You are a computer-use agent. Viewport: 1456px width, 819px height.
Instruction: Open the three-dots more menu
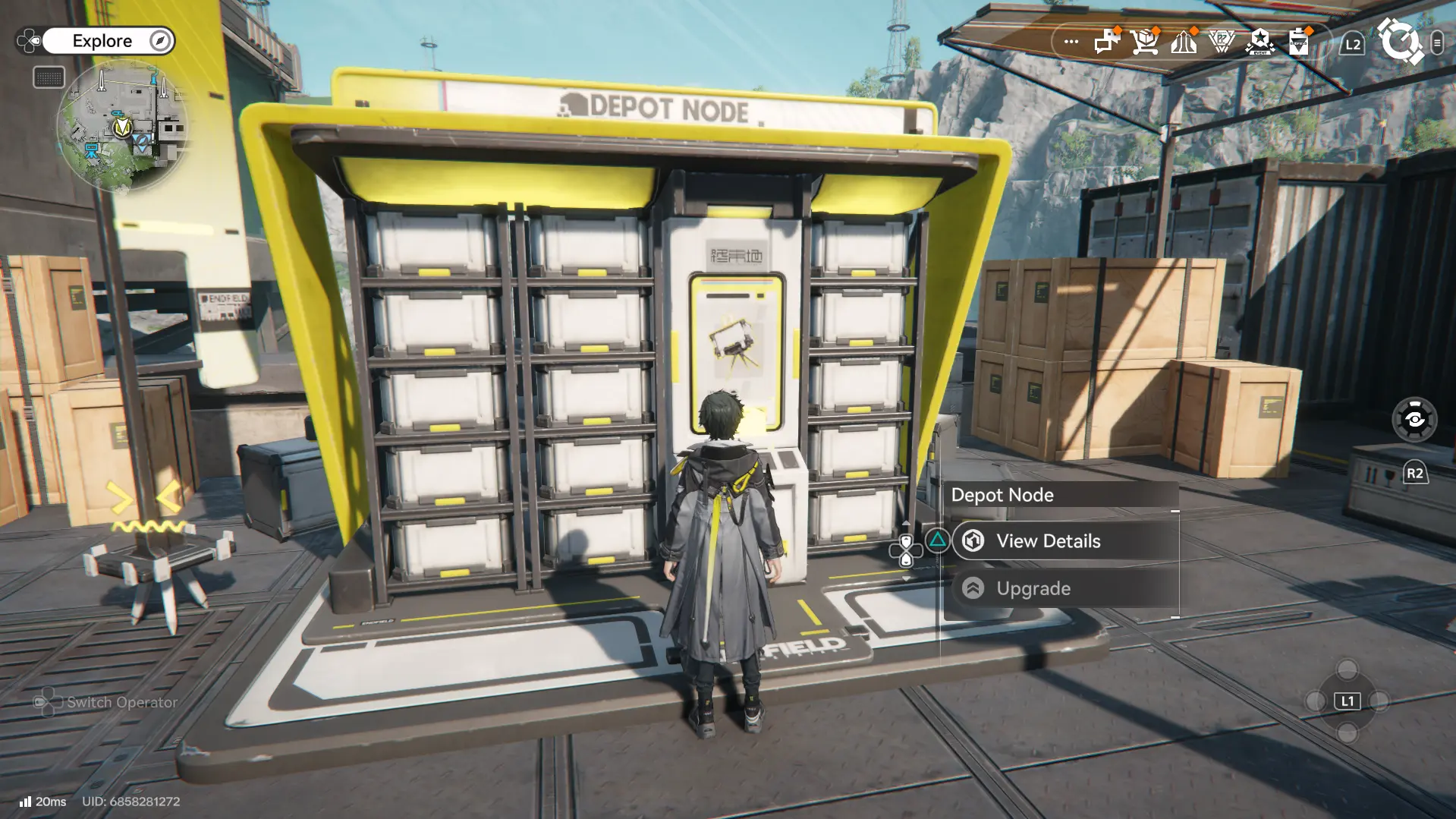[x=1071, y=42]
